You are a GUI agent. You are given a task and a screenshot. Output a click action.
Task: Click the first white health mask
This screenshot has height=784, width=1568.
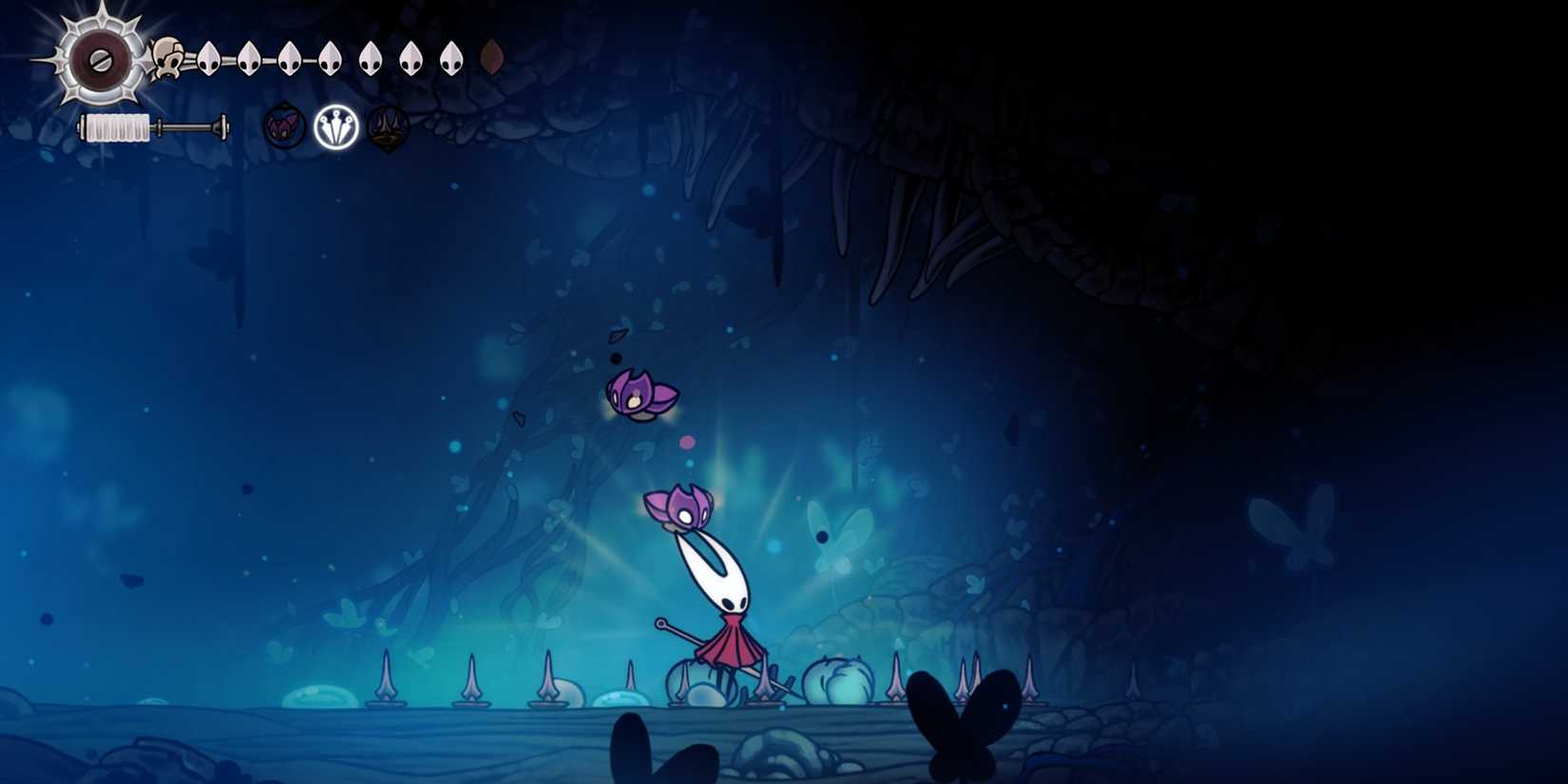(207, 57)
